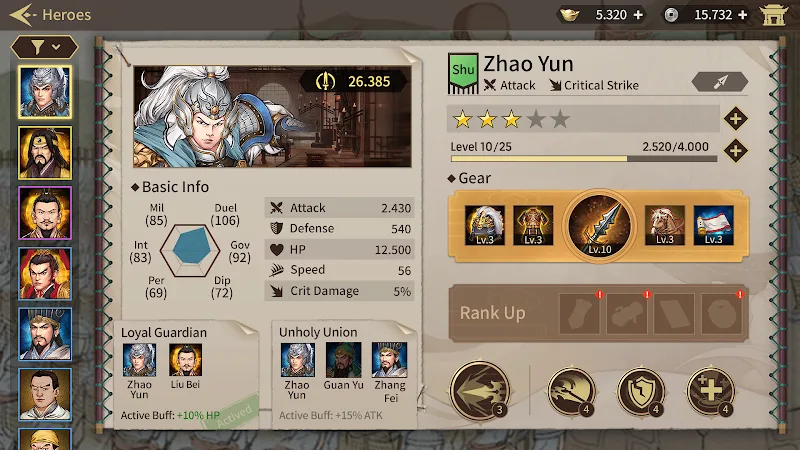Select the gold-framed hero with headband
Image resolution: width=800 pixels, height=450 pixels.
coord(45,152)
